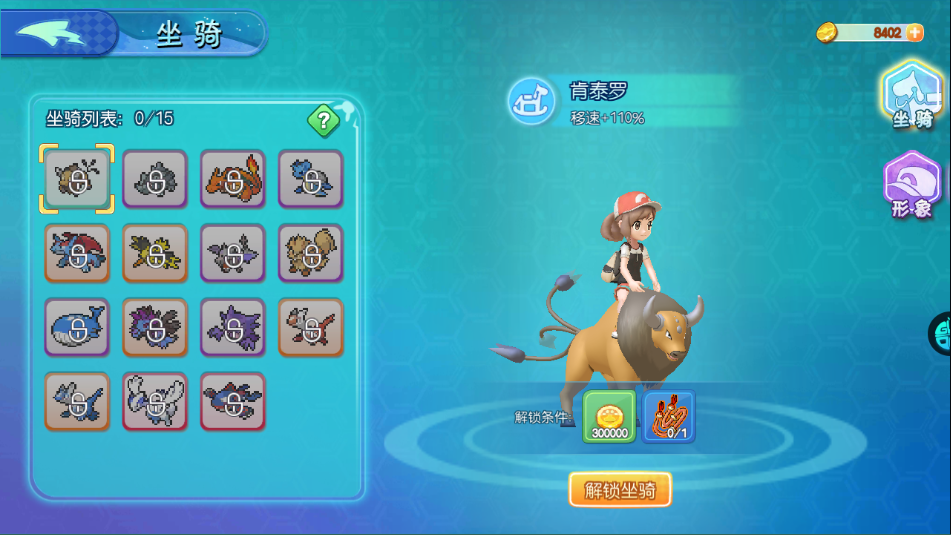This screenshot has width=951, height=535.
Task: Select the locked Arcanine mount
Action: click(310, 253)
